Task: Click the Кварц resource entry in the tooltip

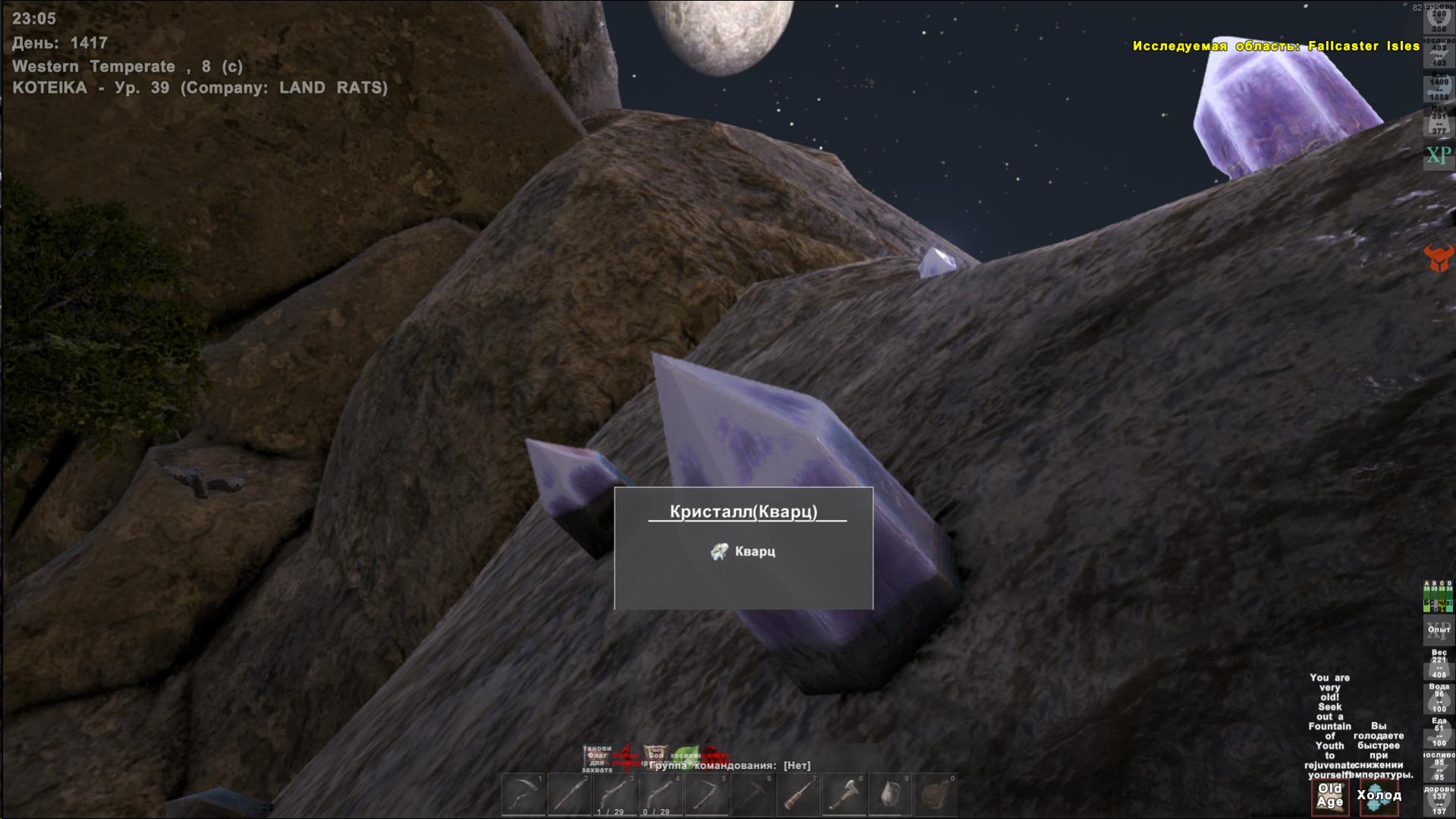Action: click(744, 552)
